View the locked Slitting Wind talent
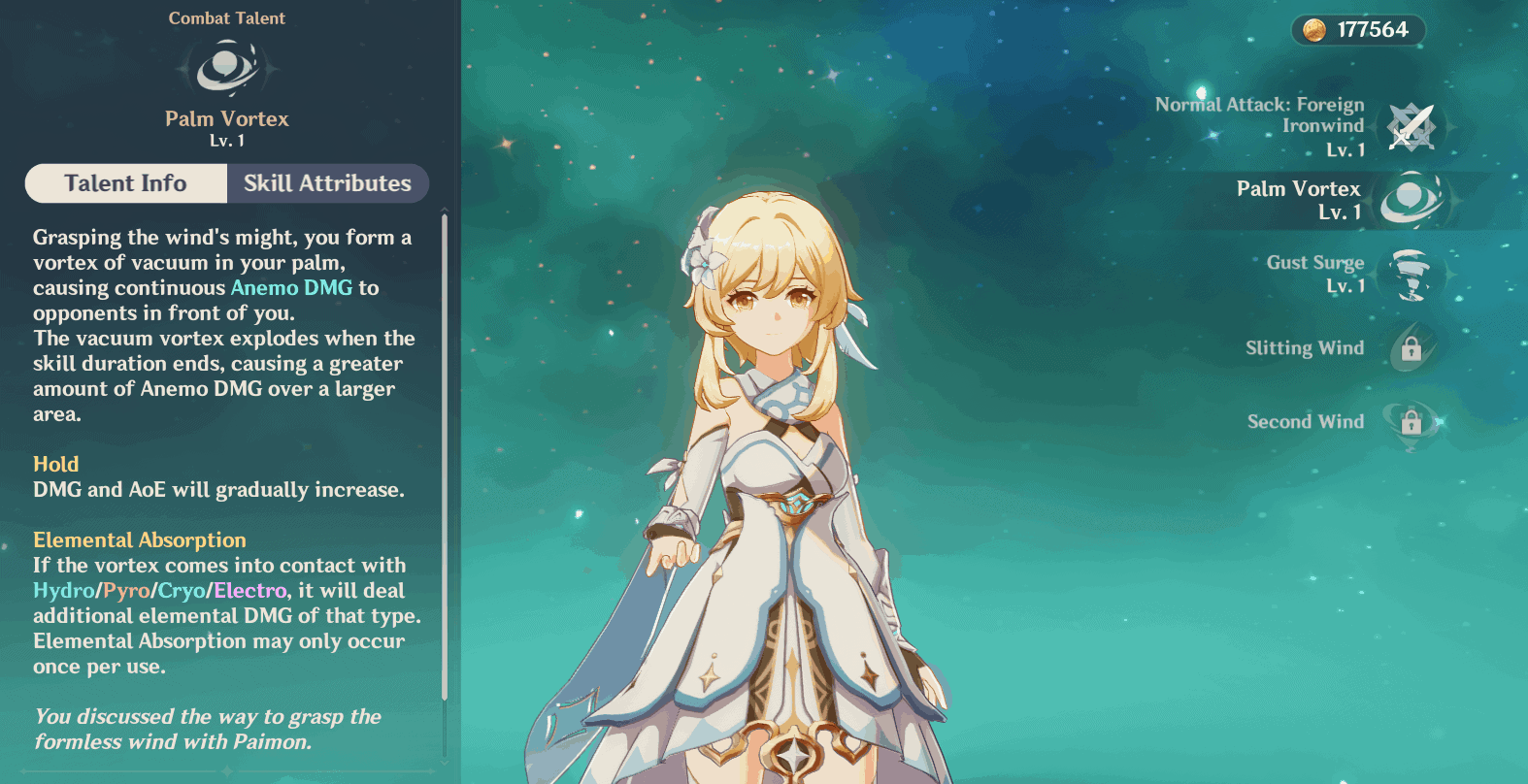Viewport: 1528px width, 784px height. click(x=1411, y=348)
